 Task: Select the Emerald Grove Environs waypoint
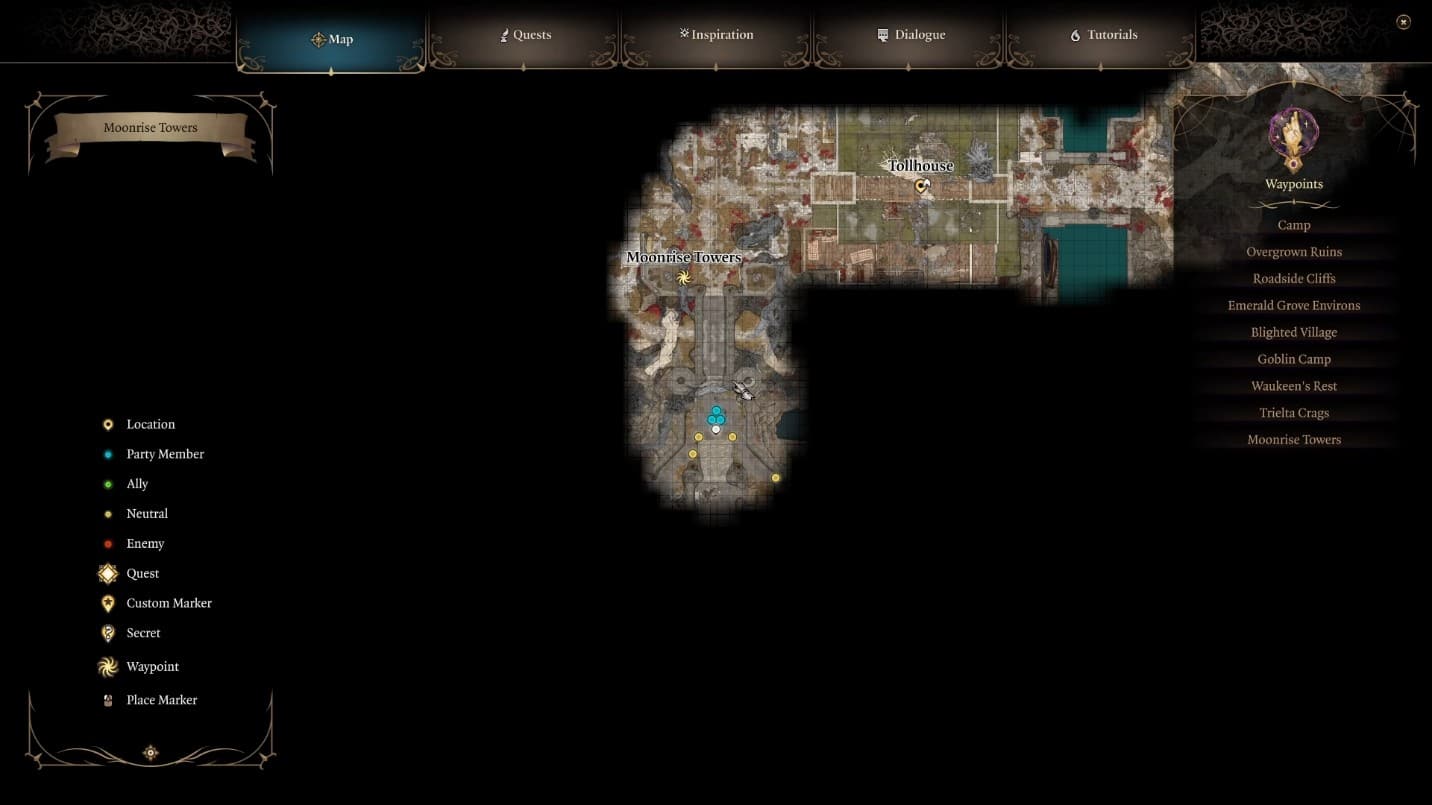point(1293,305)
